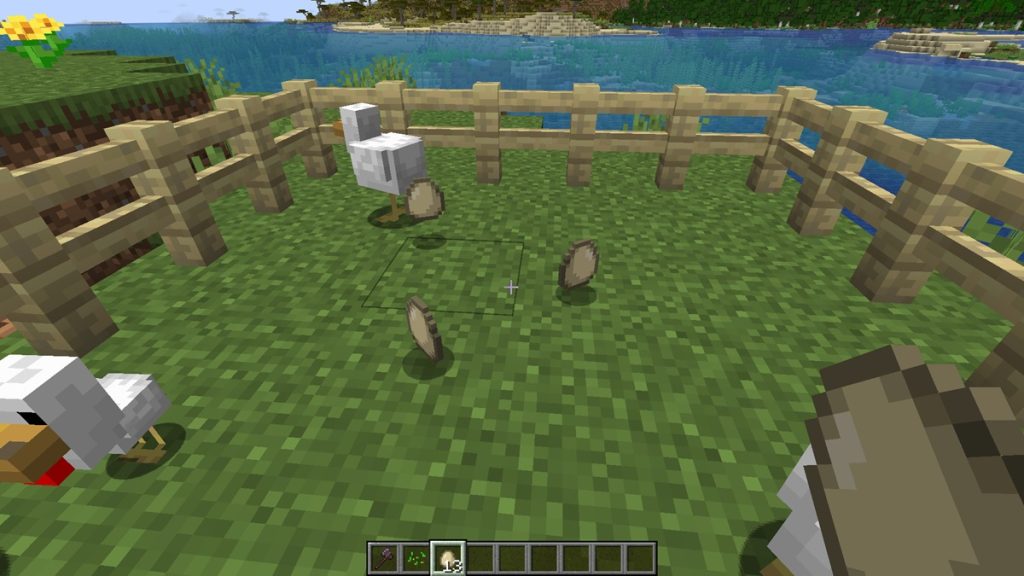1024x576 pixels.
Task: Select the axe hotbar slot
Action: coord(384,557)
